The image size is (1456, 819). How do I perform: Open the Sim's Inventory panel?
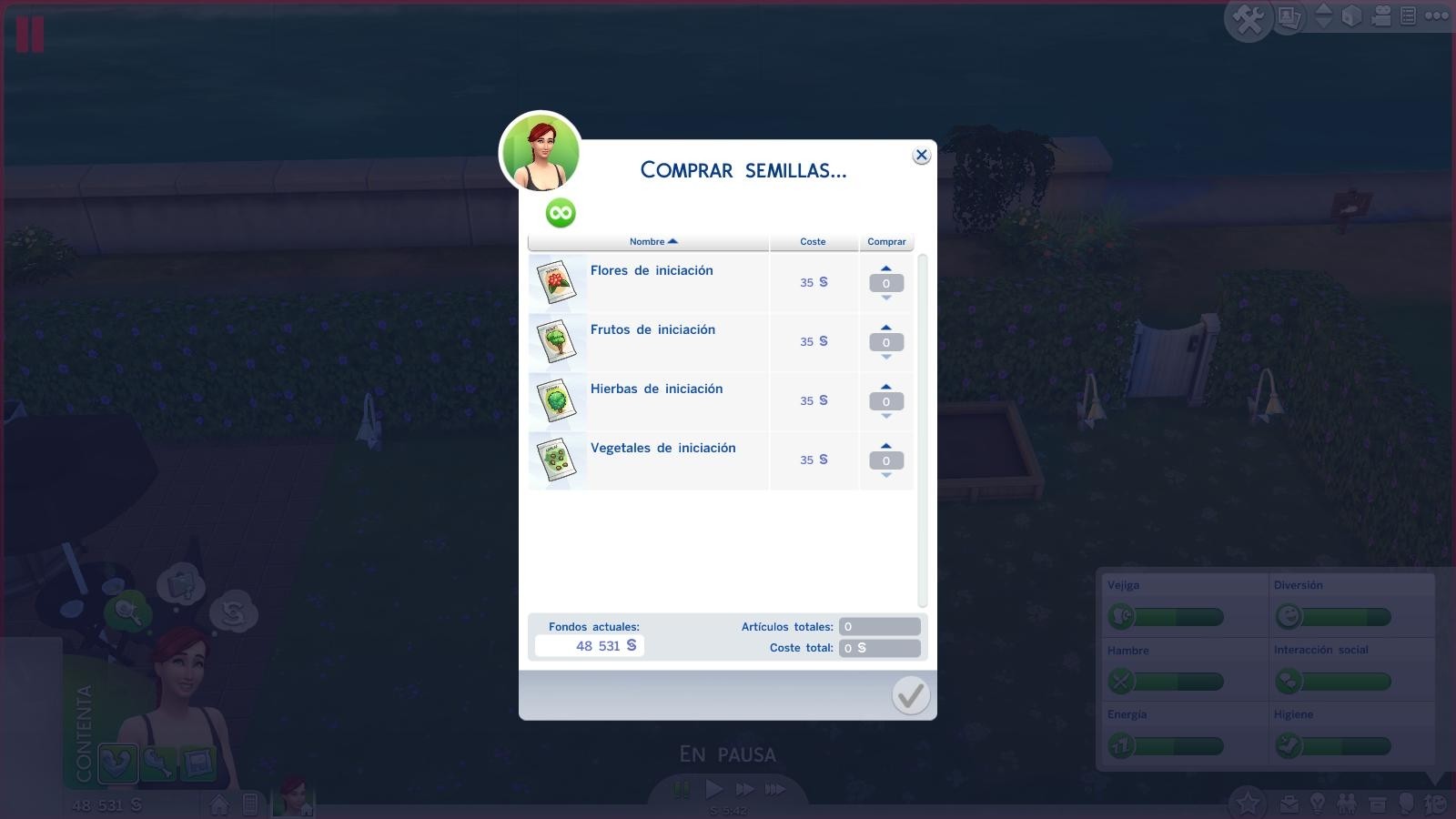pyautogui.click(x=1377, y=804)
